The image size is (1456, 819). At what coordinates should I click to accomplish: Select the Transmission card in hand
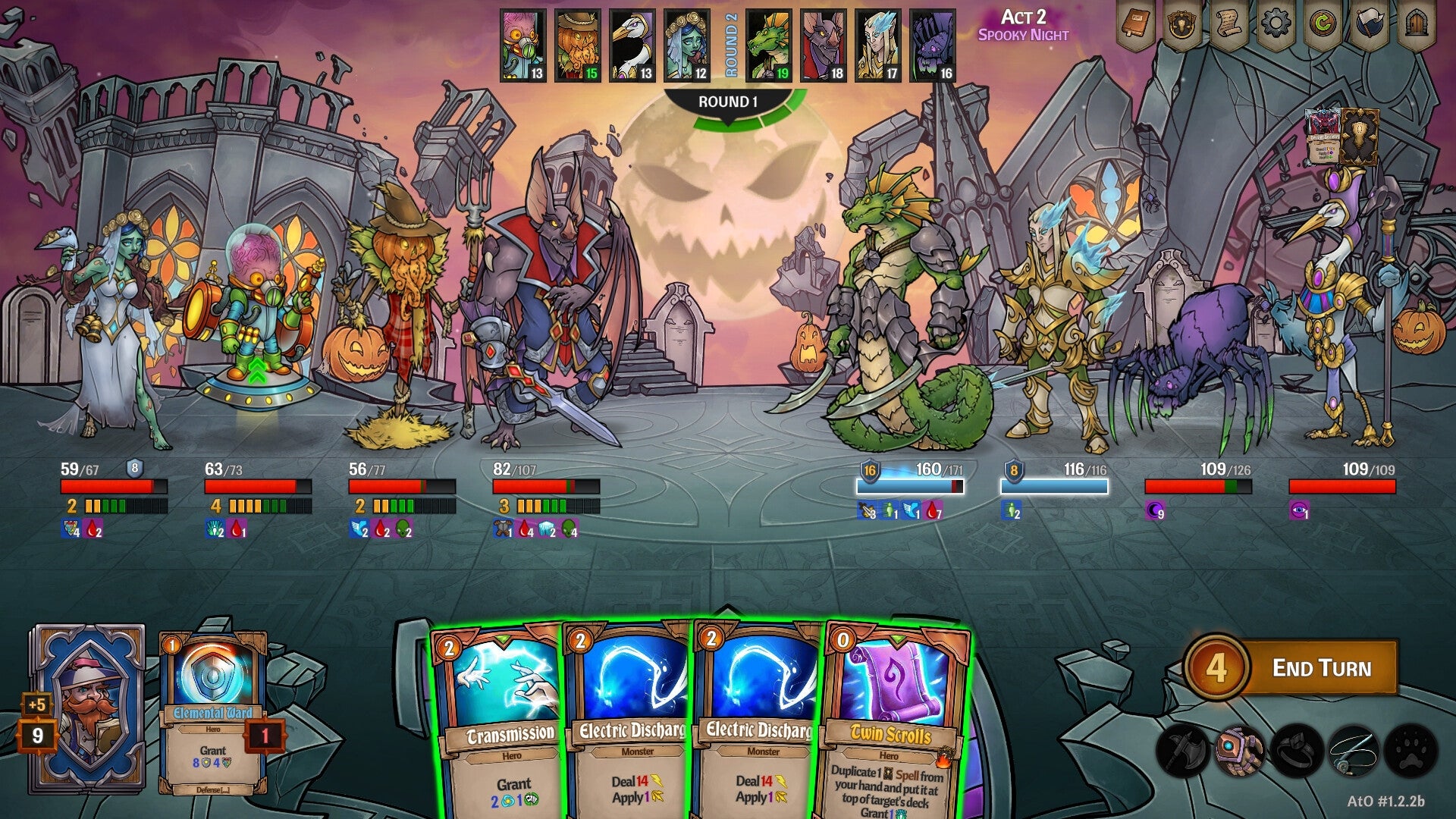(497, 713)
